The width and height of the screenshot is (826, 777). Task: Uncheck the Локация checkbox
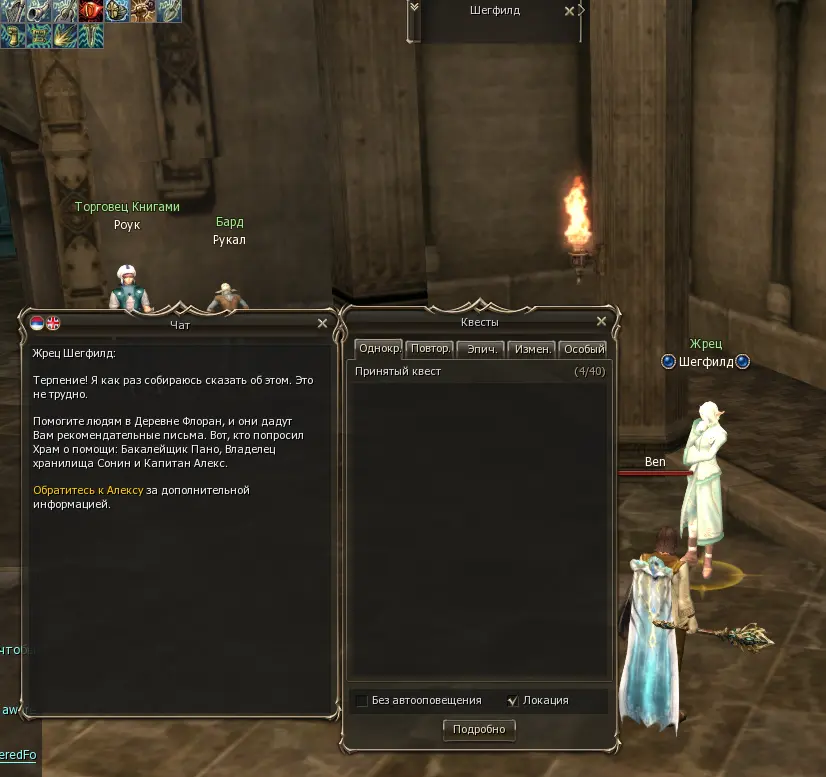(513, 700)
